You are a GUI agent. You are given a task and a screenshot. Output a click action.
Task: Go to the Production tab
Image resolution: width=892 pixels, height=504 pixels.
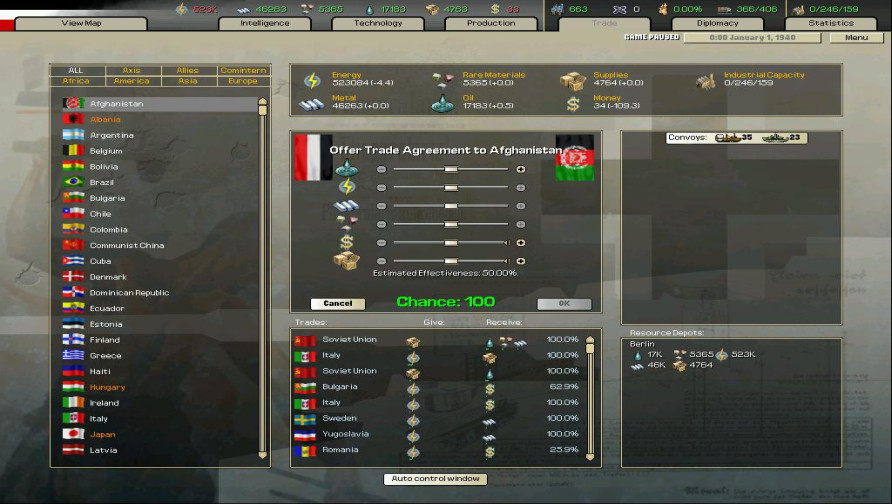tap(491, 23)
